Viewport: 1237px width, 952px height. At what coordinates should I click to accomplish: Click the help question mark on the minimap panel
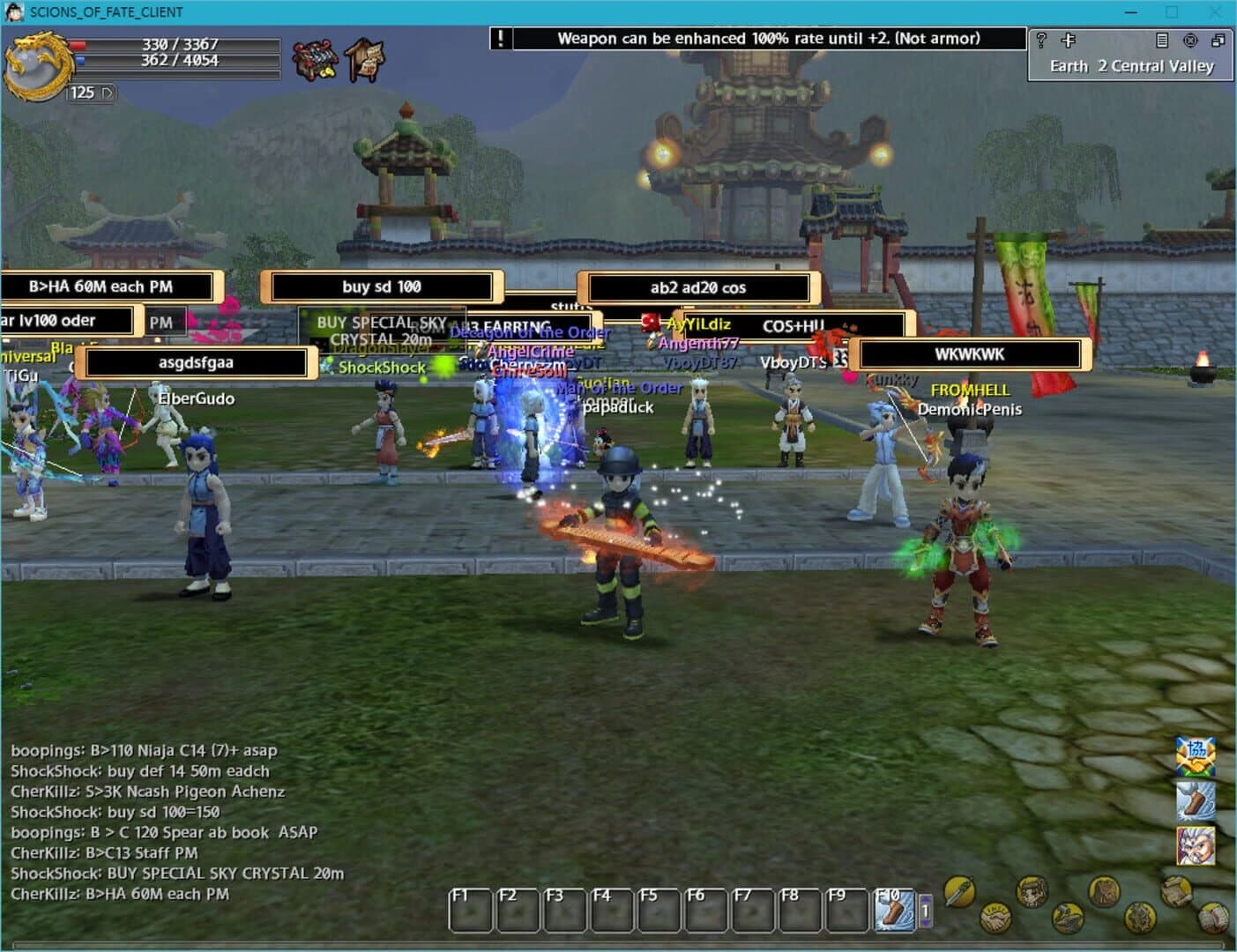click(1042, 40)
